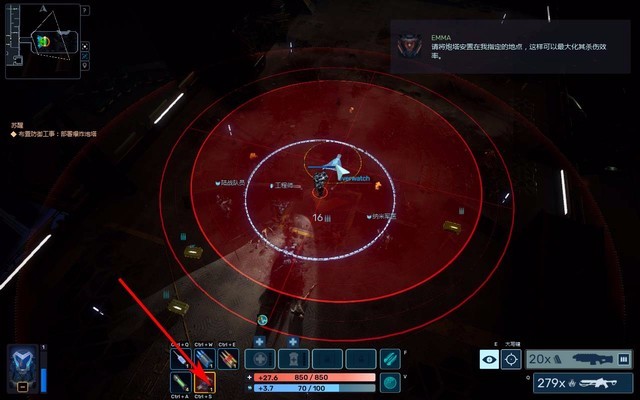Viewport: 640px width, 400px height.
Task: Activate the medkit cross ability slot
Action: pos(261,359)
